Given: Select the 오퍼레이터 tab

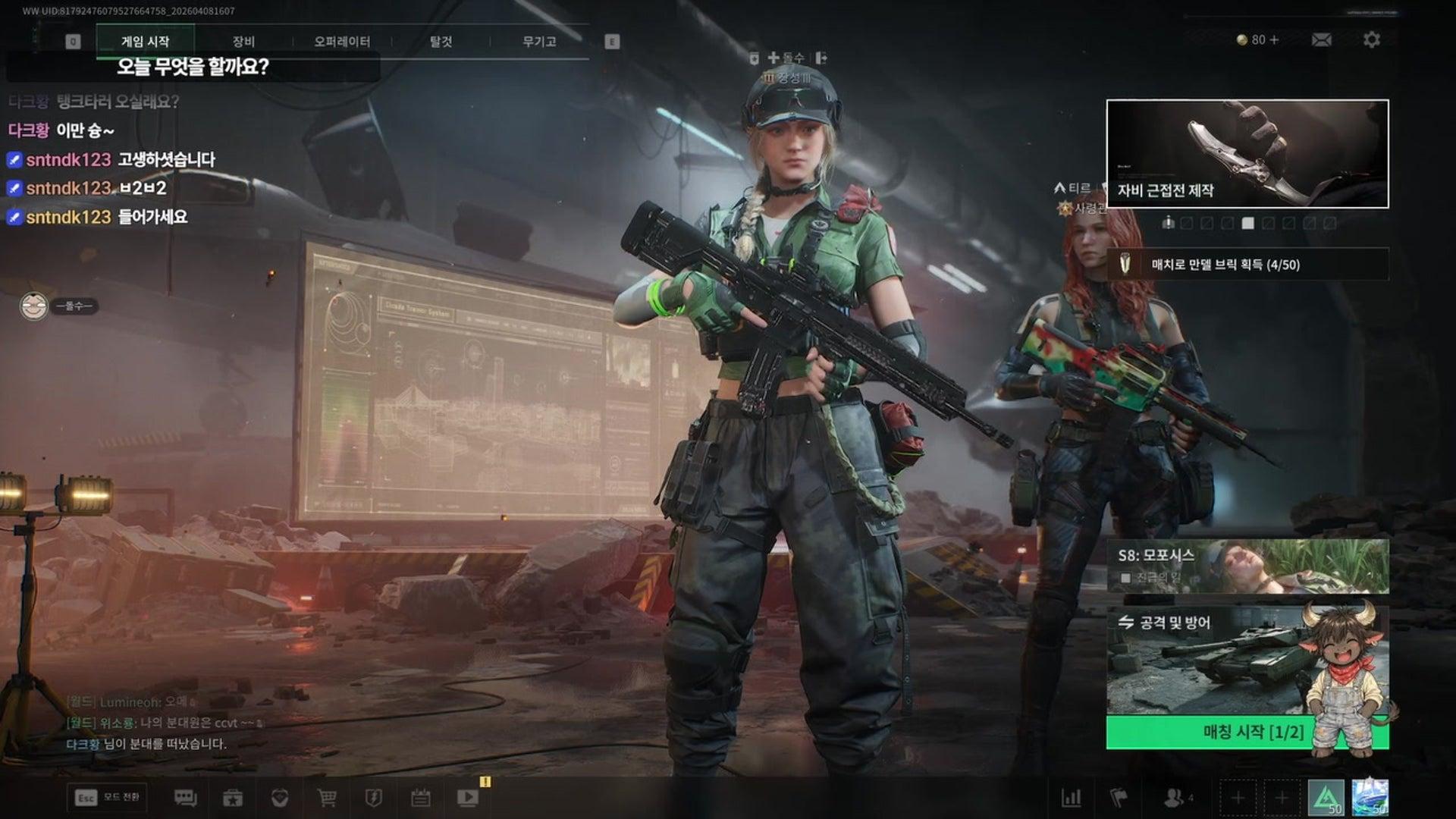Looking at the screenshot, I should (x=342, y=41).
